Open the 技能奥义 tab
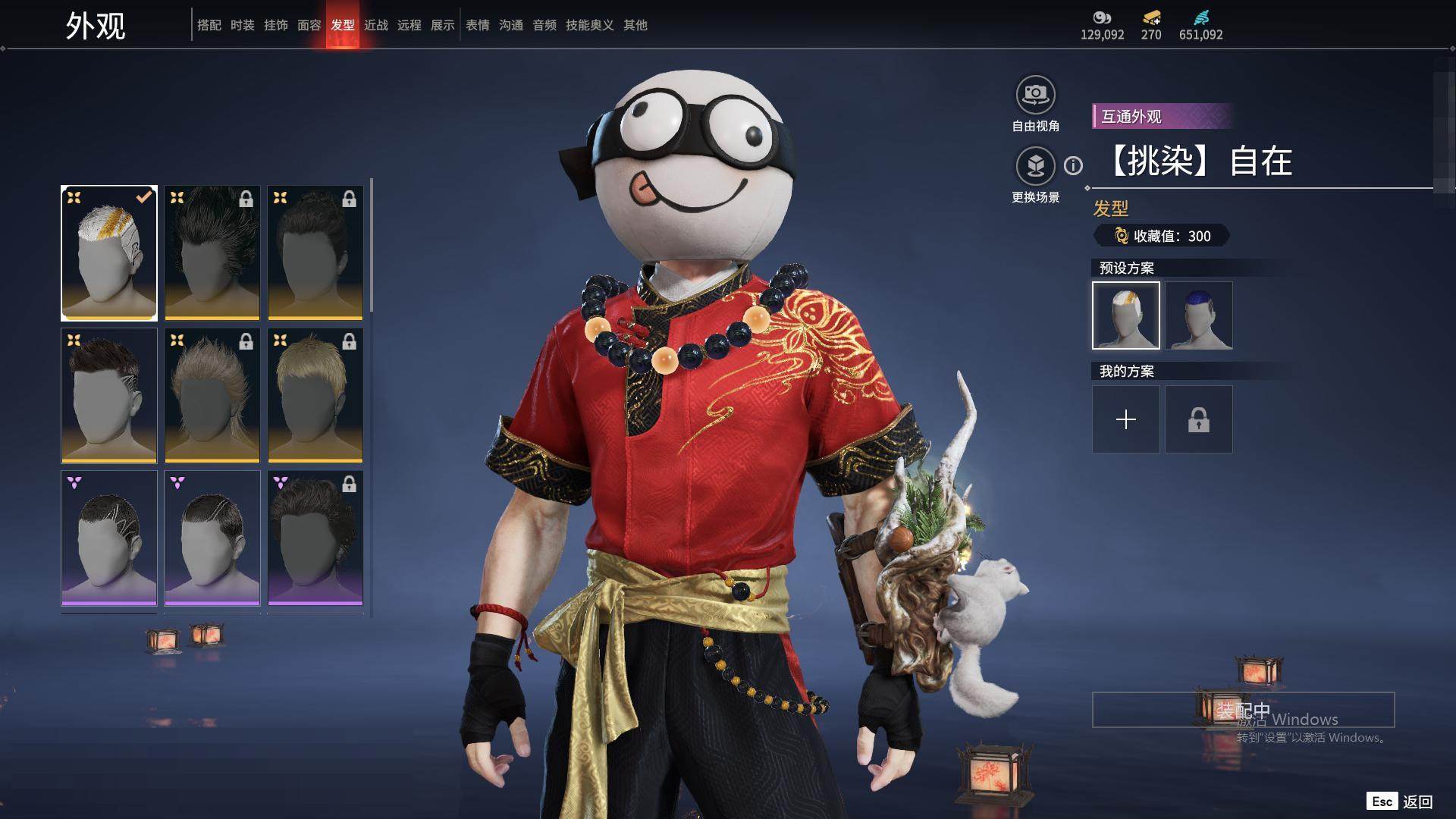The width and height of the screenshot is (1456, 819). (589, 25)
